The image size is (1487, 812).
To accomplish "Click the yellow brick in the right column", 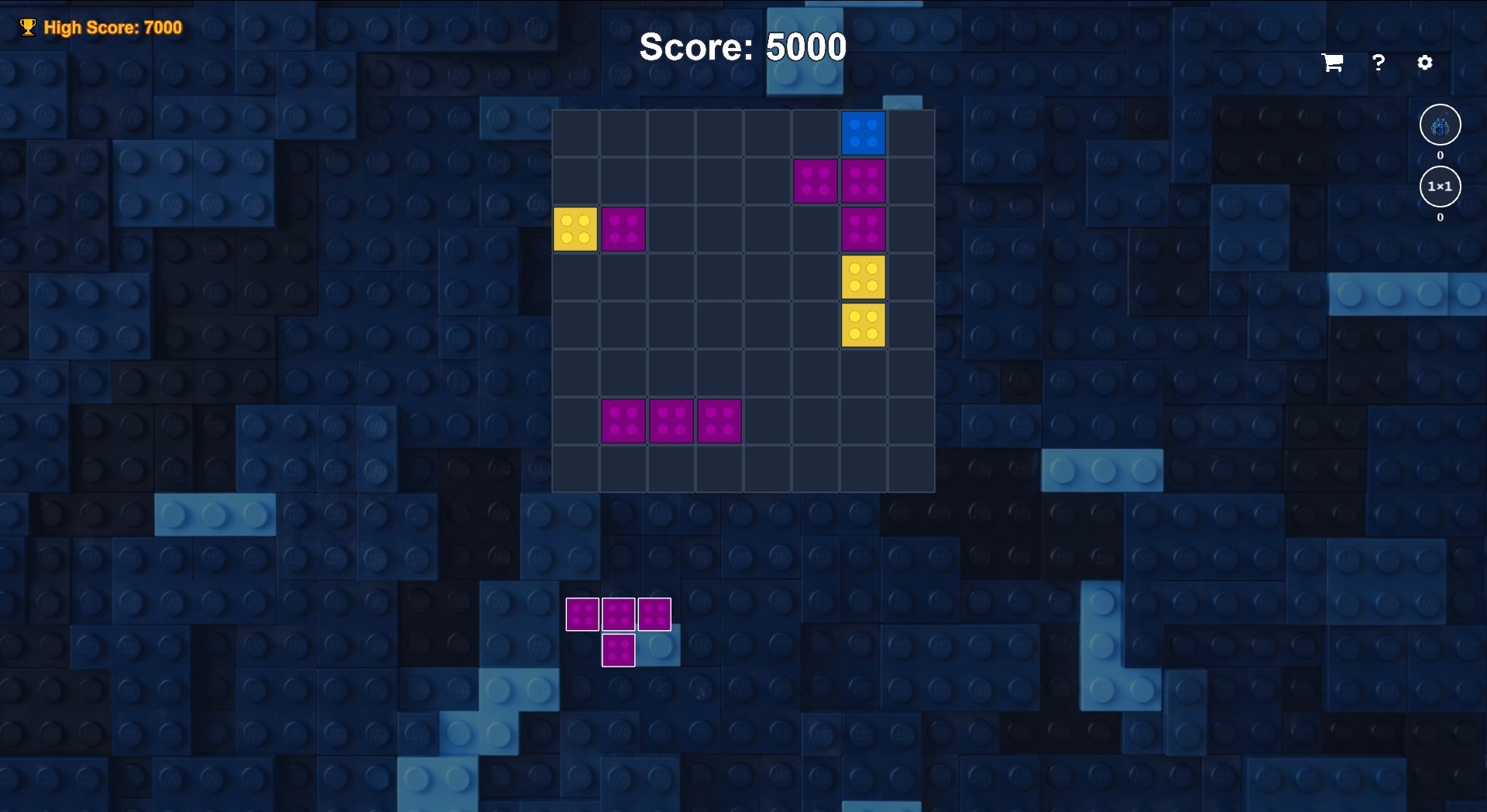I will click(863, 277).
